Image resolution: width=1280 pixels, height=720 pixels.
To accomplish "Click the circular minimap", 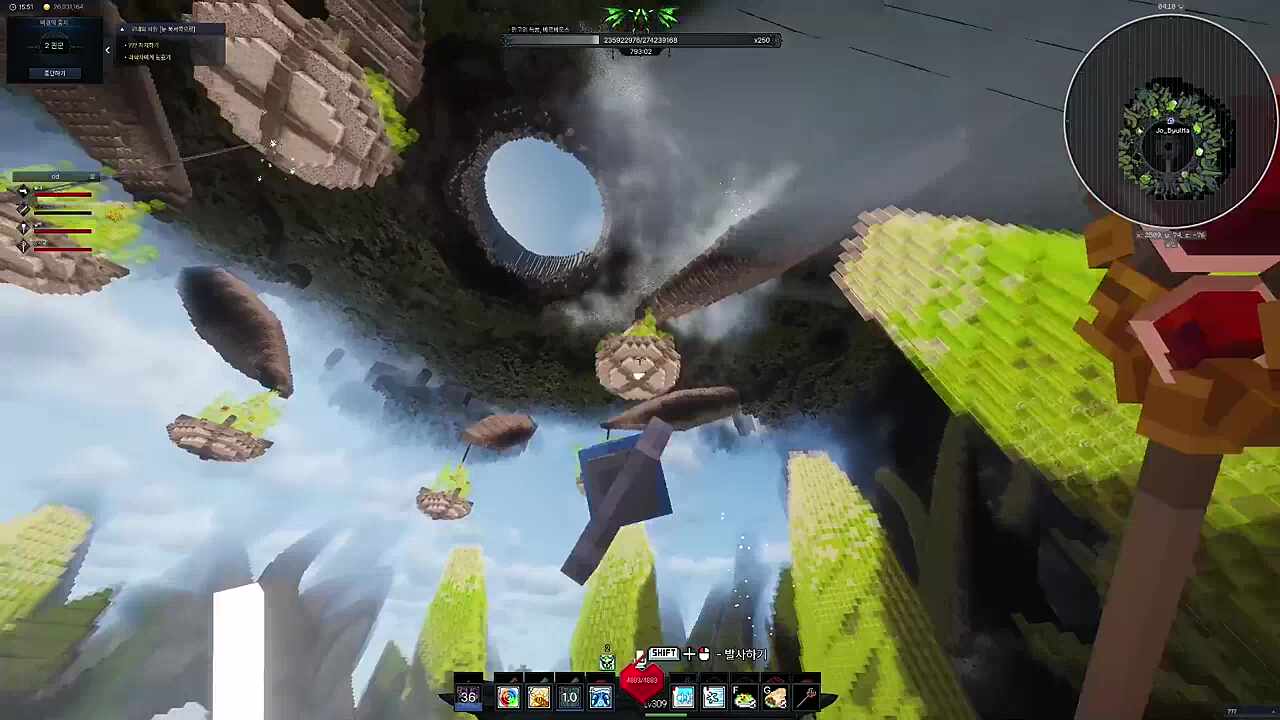I will [x=1170, y=122].
